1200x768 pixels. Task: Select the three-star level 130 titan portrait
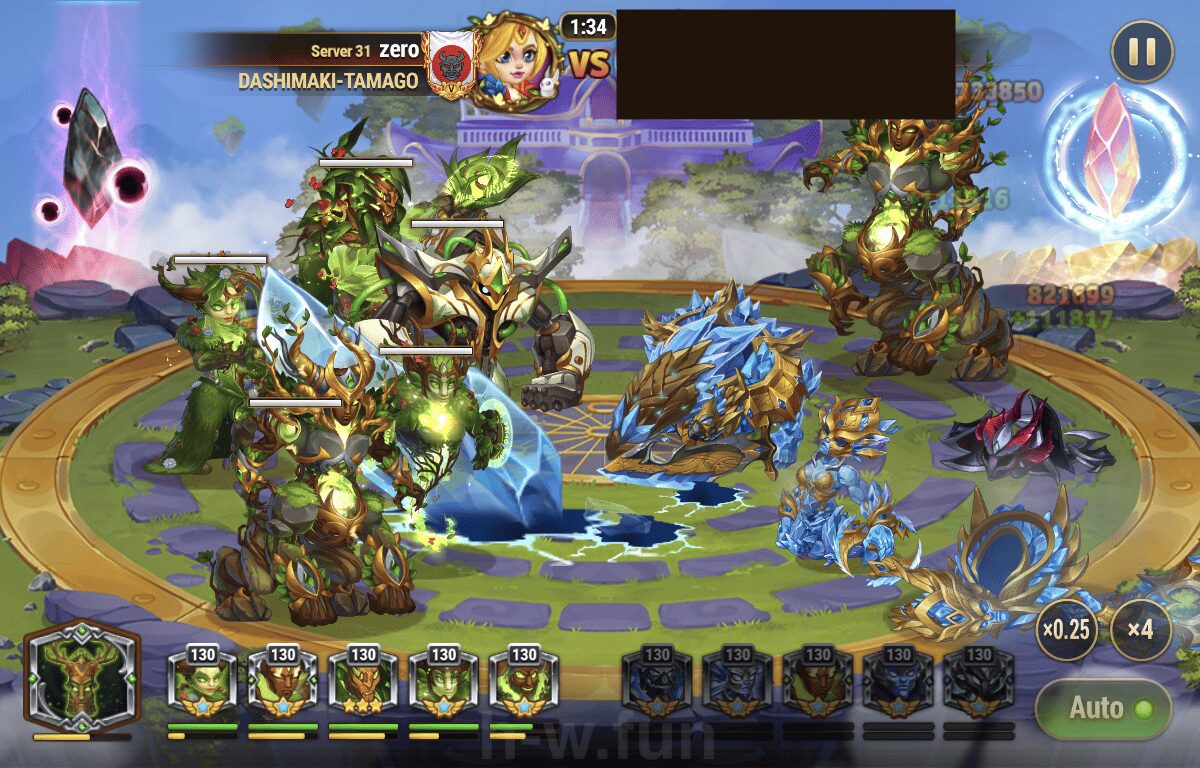[x=363, y=683]
